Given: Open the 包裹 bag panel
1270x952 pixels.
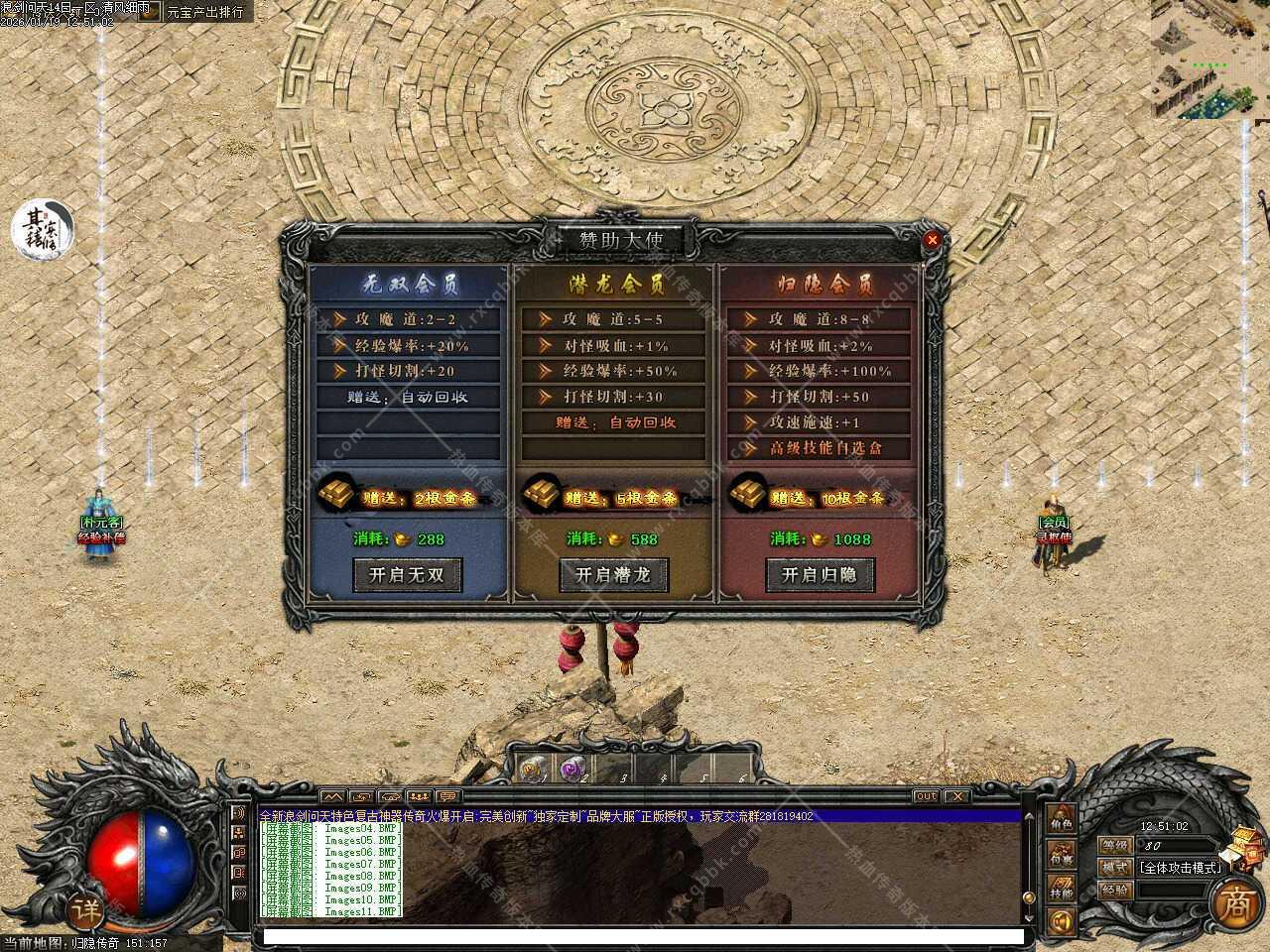Looking at the screenshot, I should click(x=1062, y=856).
